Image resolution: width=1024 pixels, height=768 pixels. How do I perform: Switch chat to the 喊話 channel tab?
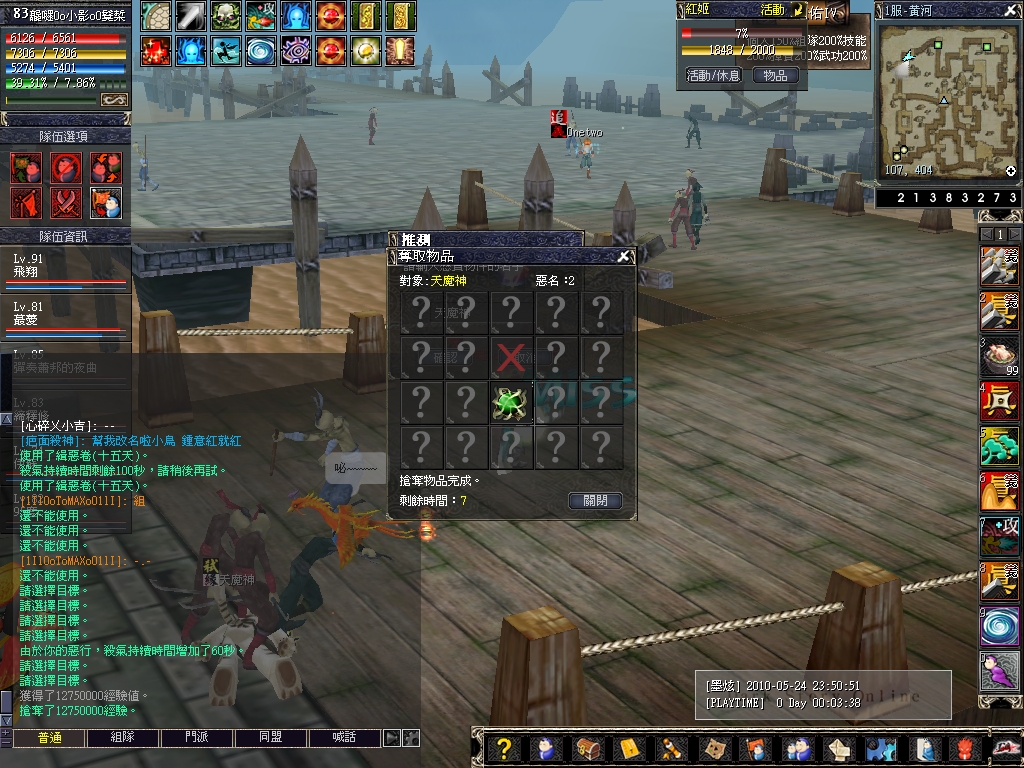(x=344, y=738)
